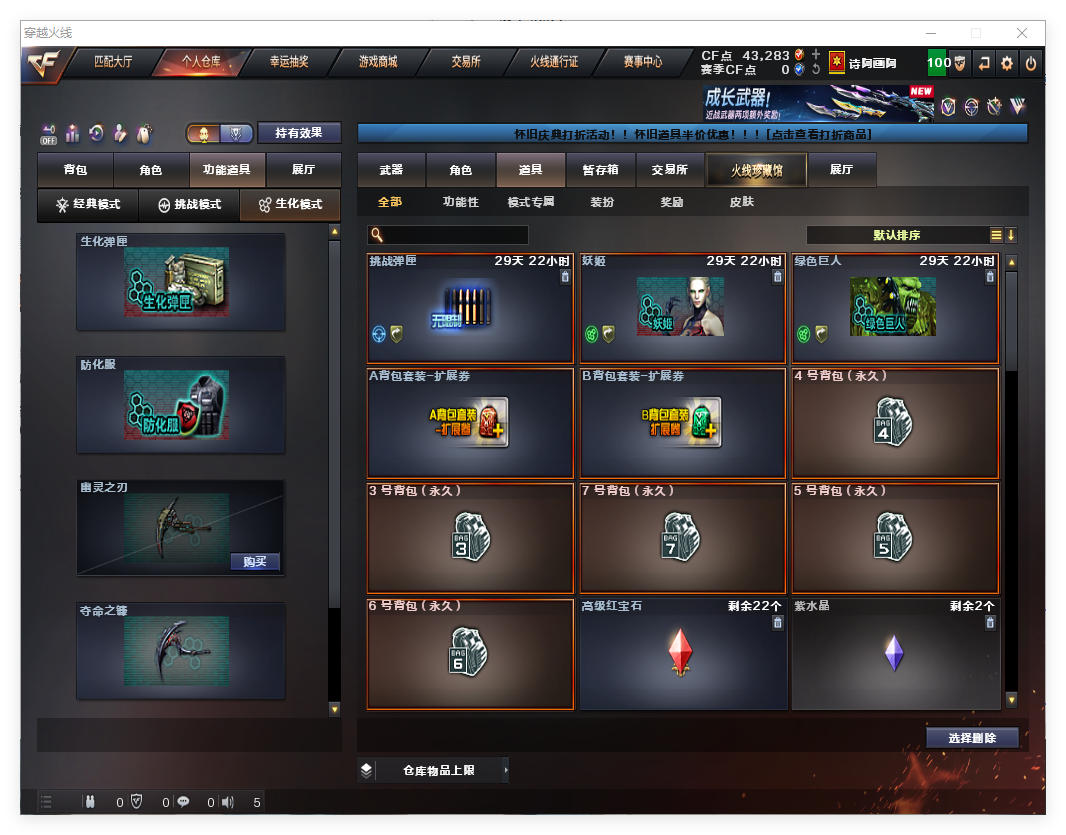Screen dimensions: 1066x835
Task: Select the 挑战模式 challenge mode tab
Action: (189, 205)
